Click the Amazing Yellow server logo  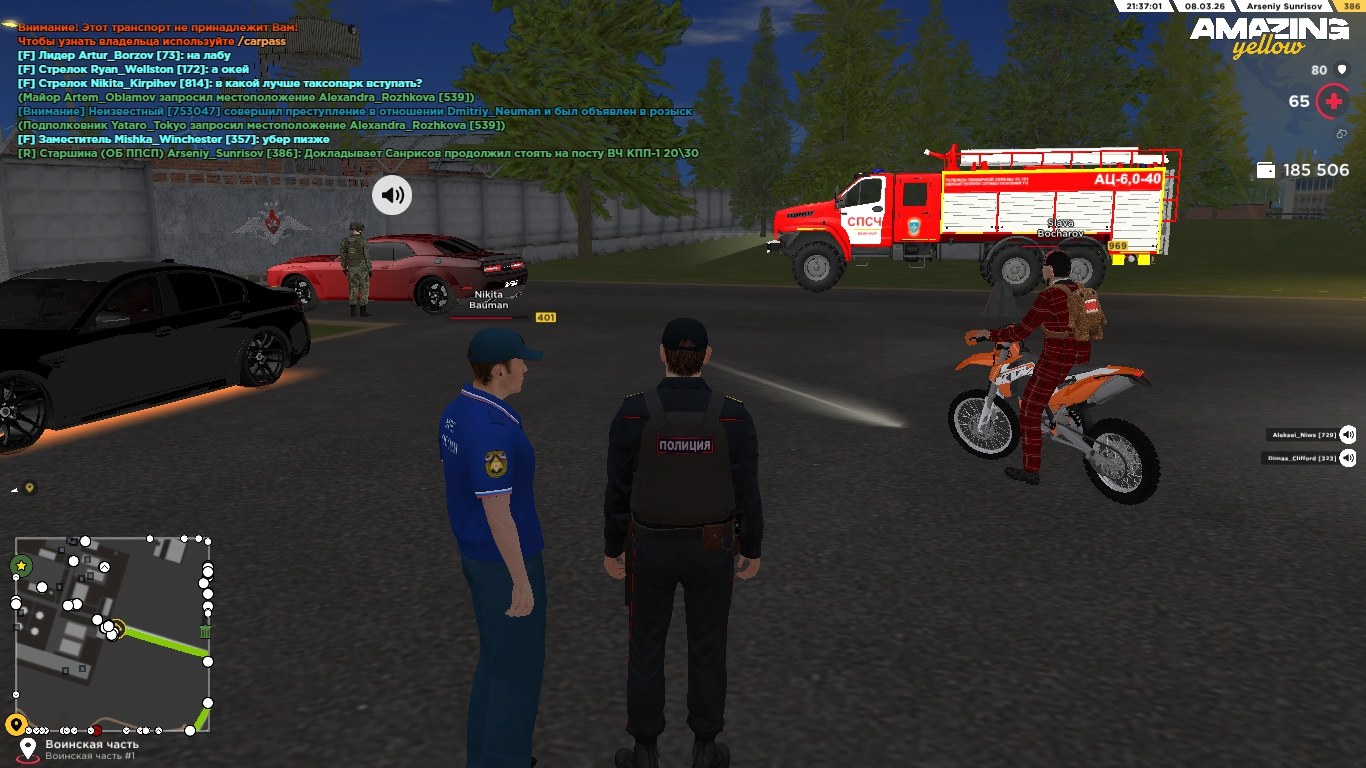pos(1268,35)
